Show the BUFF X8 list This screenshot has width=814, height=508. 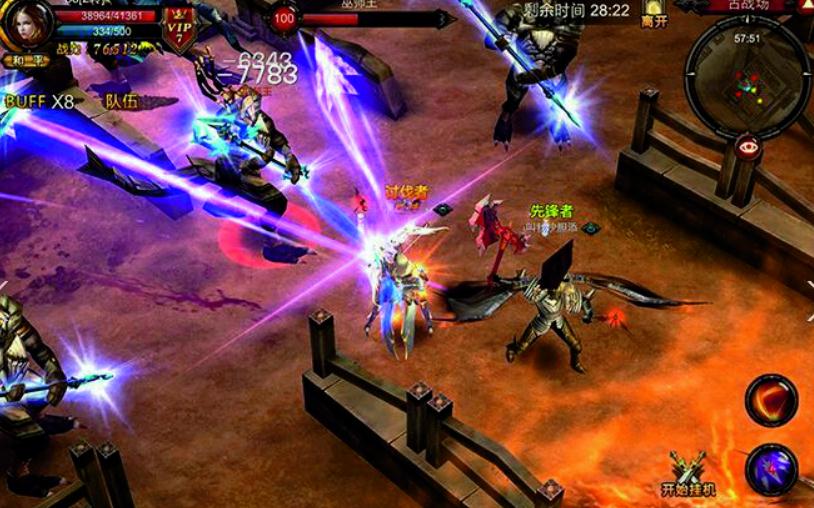pos(40,101)
